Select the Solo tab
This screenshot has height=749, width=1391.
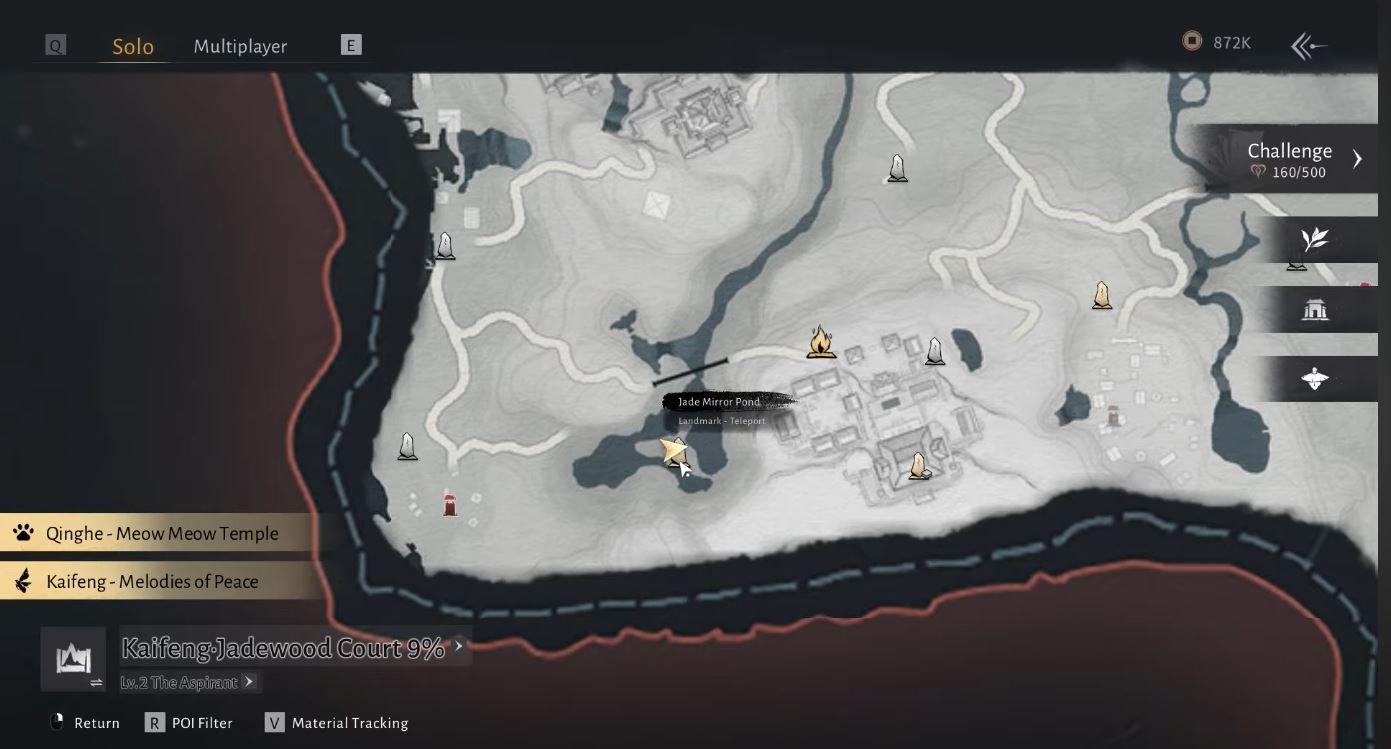(x=133, y=46)
